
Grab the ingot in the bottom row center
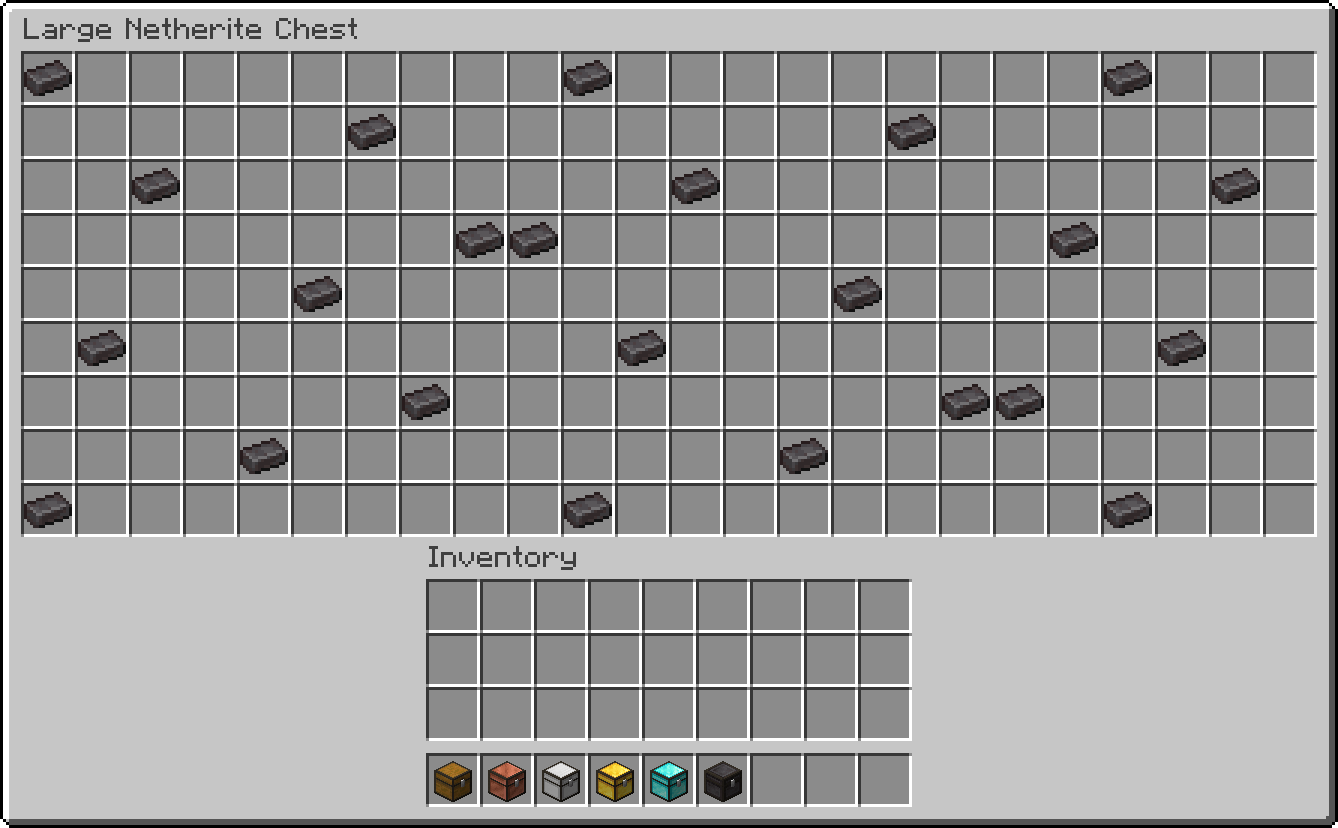coord(587,508)
